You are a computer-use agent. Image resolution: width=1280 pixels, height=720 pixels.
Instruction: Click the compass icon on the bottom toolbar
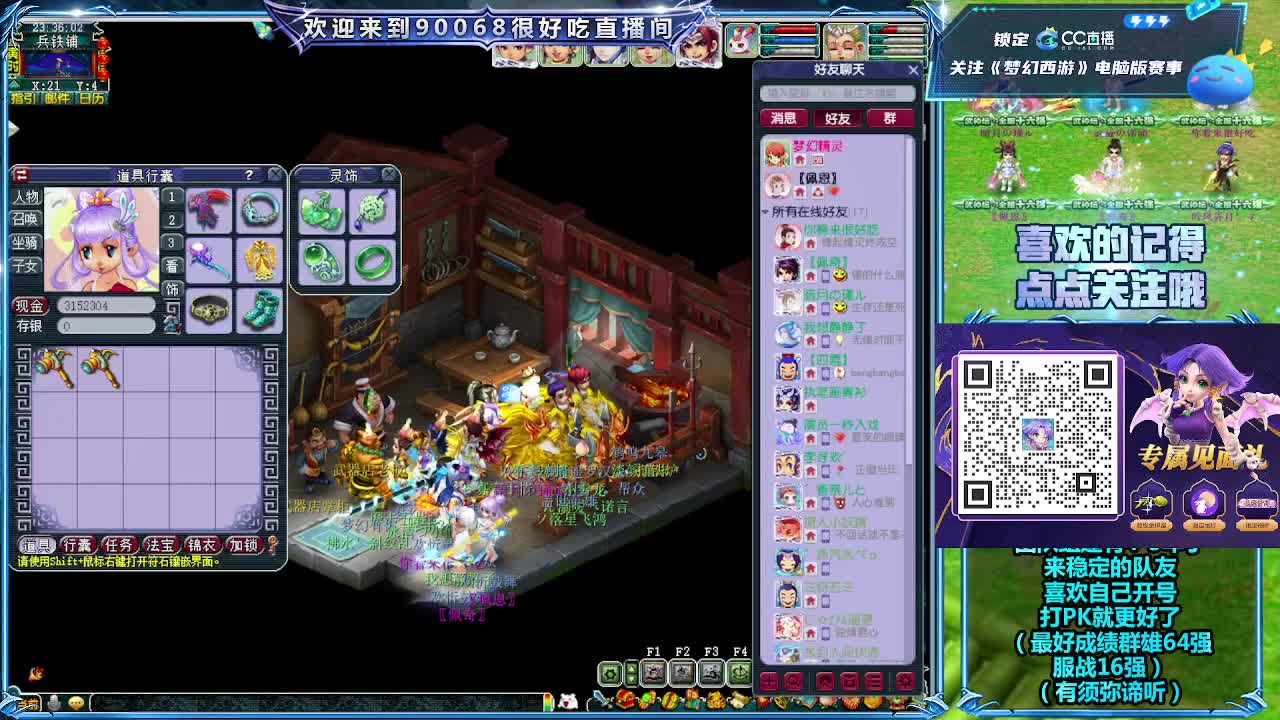(741, 672)
